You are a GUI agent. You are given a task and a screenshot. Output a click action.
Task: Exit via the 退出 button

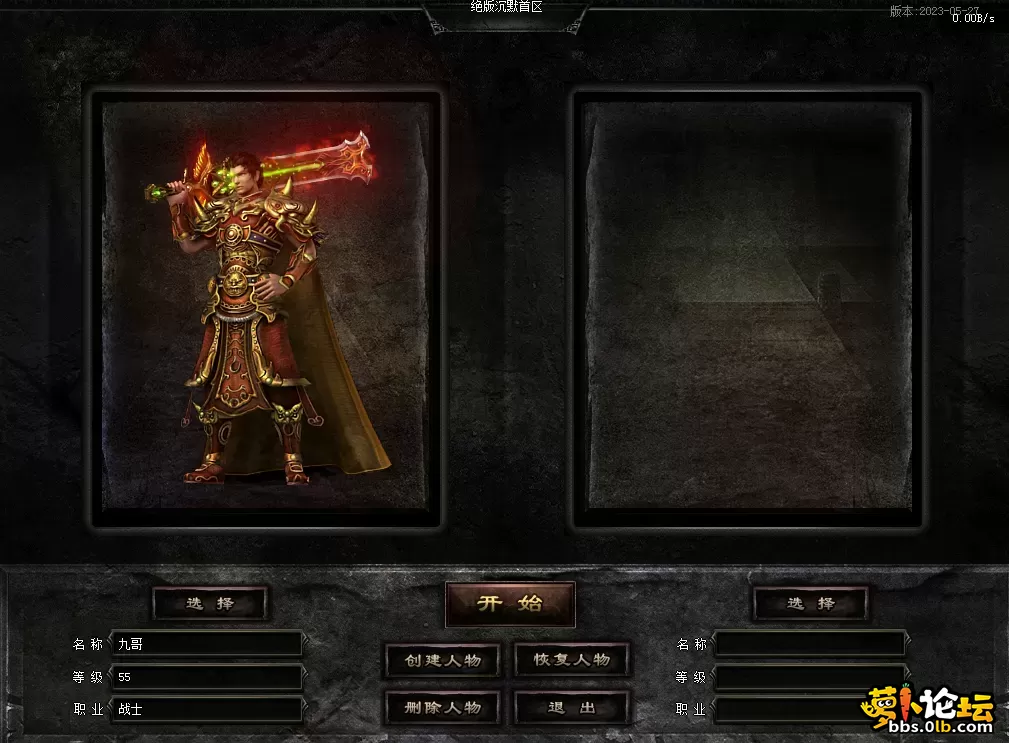(x=571, y=707)
